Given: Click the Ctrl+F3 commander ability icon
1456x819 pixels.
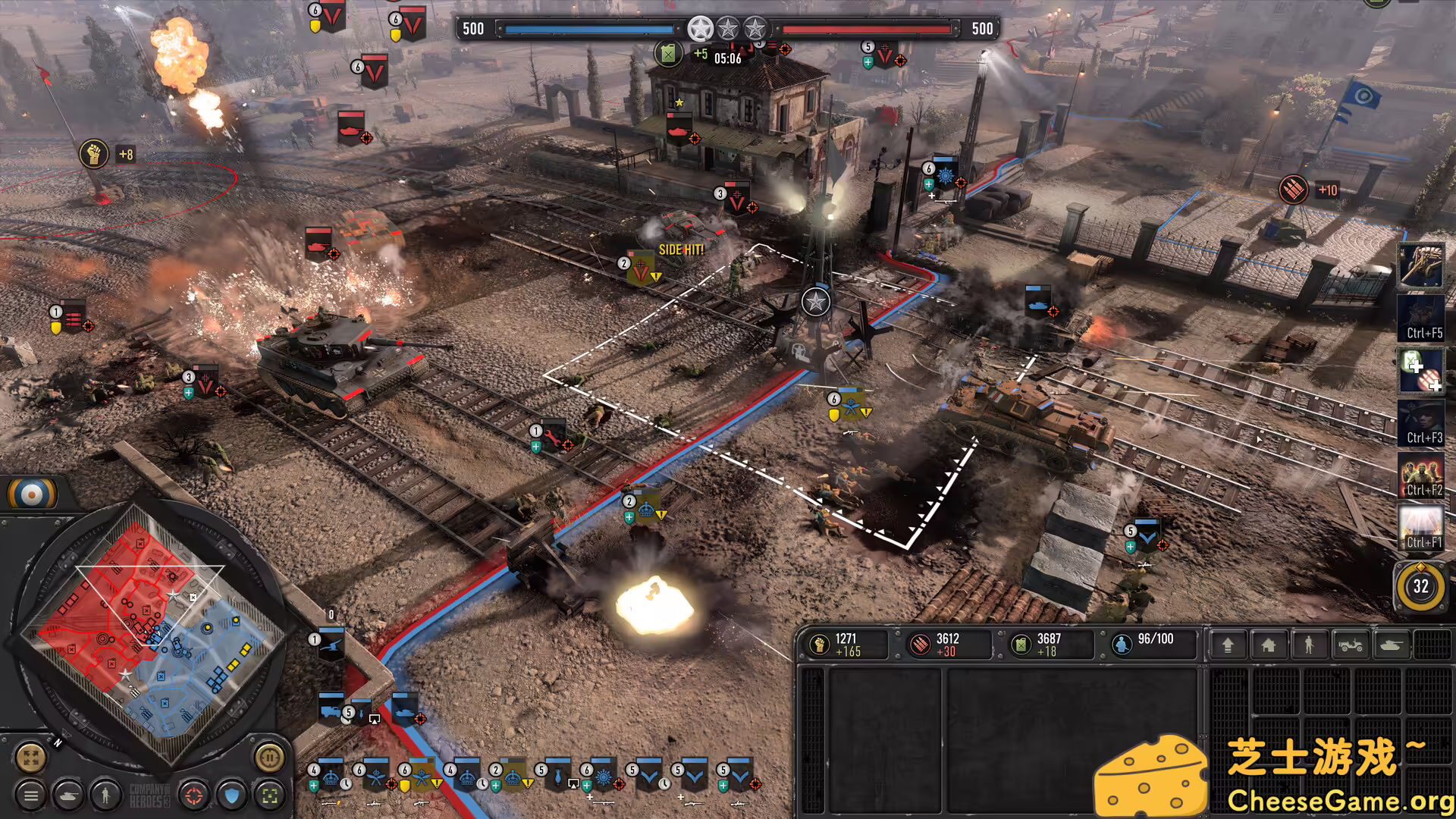Looking at the screenshot, I should click(1421, 425).
